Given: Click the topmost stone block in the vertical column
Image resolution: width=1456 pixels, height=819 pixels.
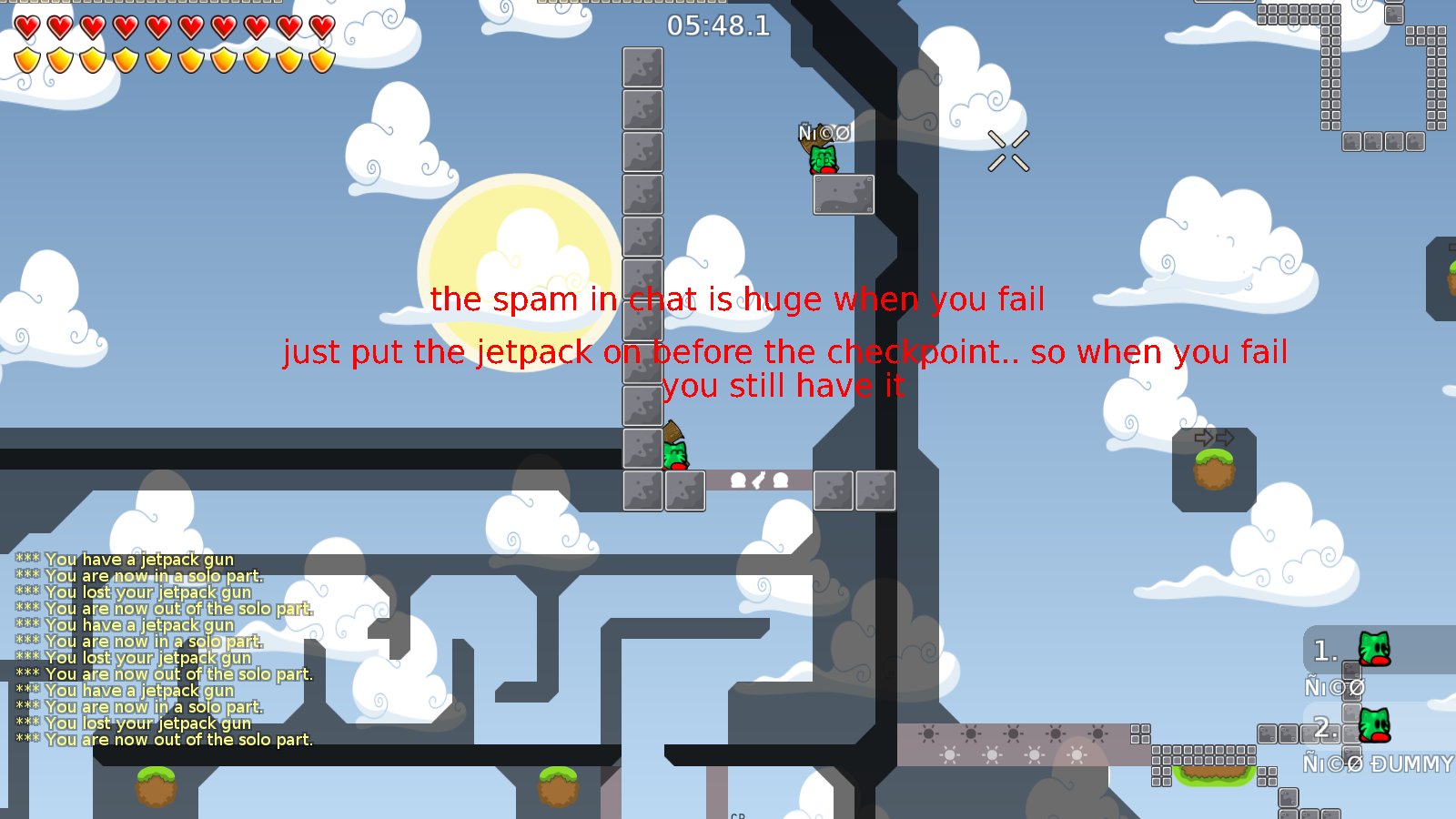Looking at the screenshot, I should click(x=642, y=68).
